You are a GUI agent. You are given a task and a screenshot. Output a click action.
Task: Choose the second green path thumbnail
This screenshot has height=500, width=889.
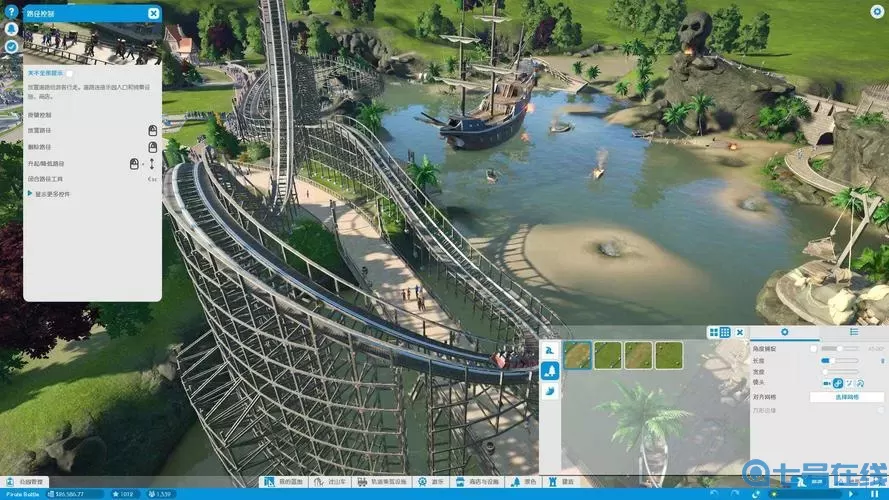click(607, 355)
